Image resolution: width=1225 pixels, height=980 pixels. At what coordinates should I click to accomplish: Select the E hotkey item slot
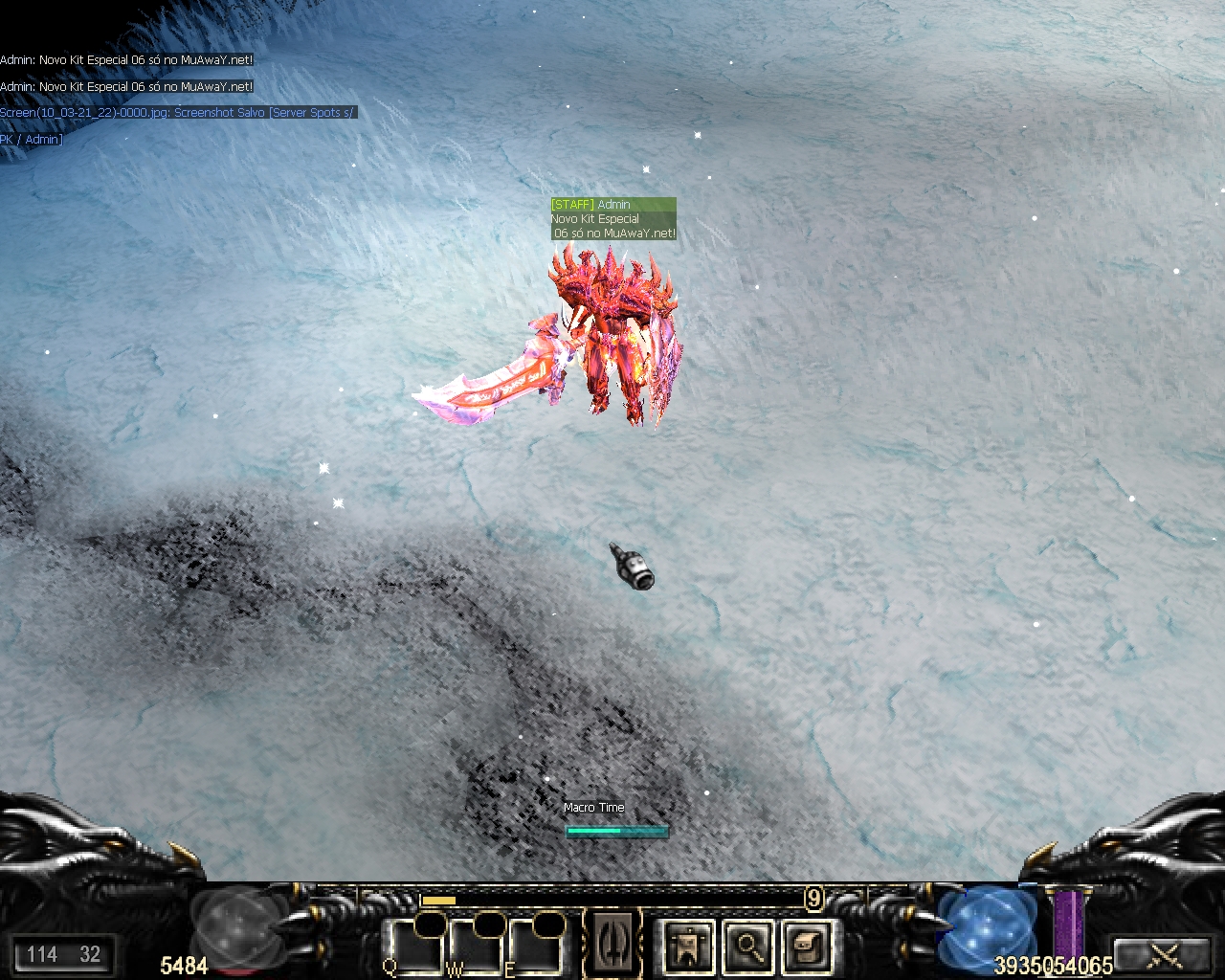click(535, 947)
